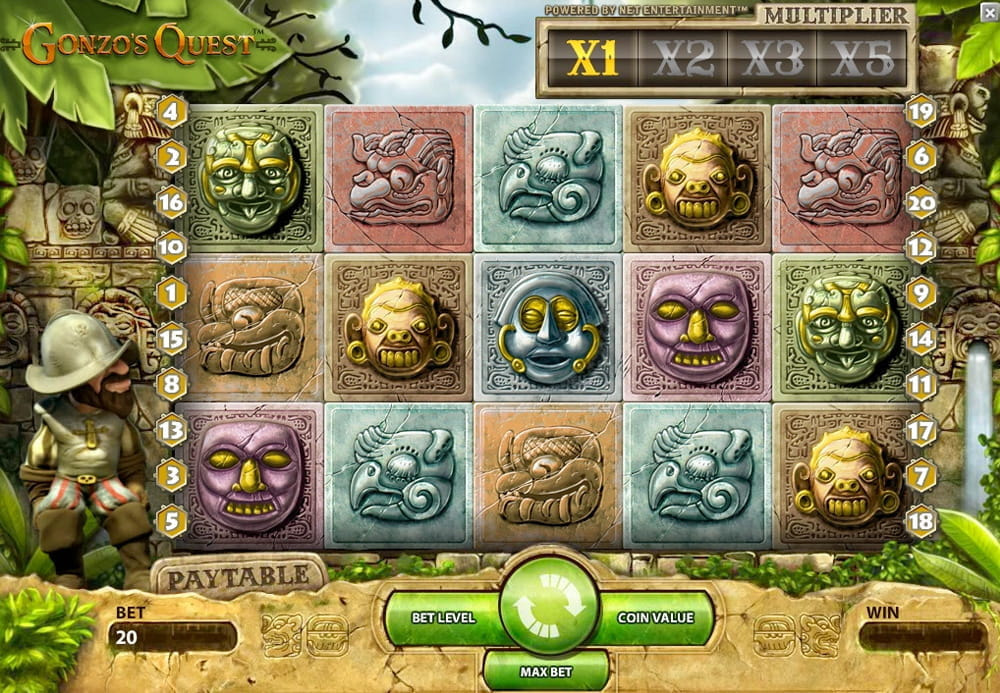Image resolution: width=1000 pixels, height=693 pixels.
Task: Click the payline 13 number badge
Action: point(171,430)
